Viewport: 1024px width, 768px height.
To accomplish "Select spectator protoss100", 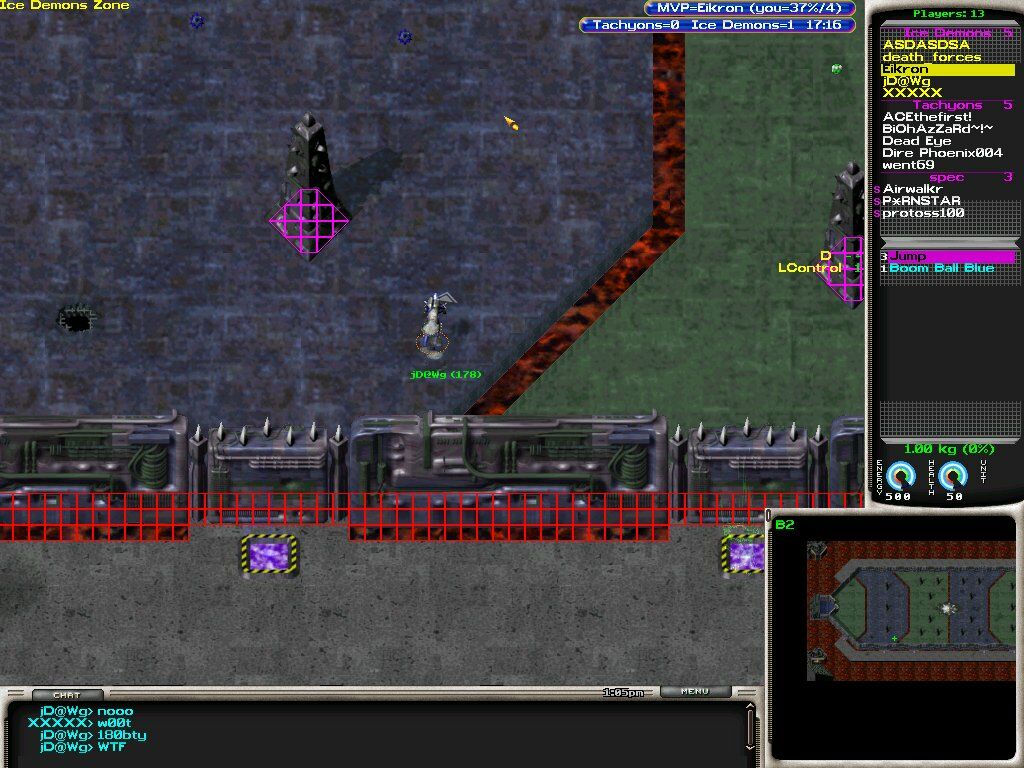I will coord(923,213).
